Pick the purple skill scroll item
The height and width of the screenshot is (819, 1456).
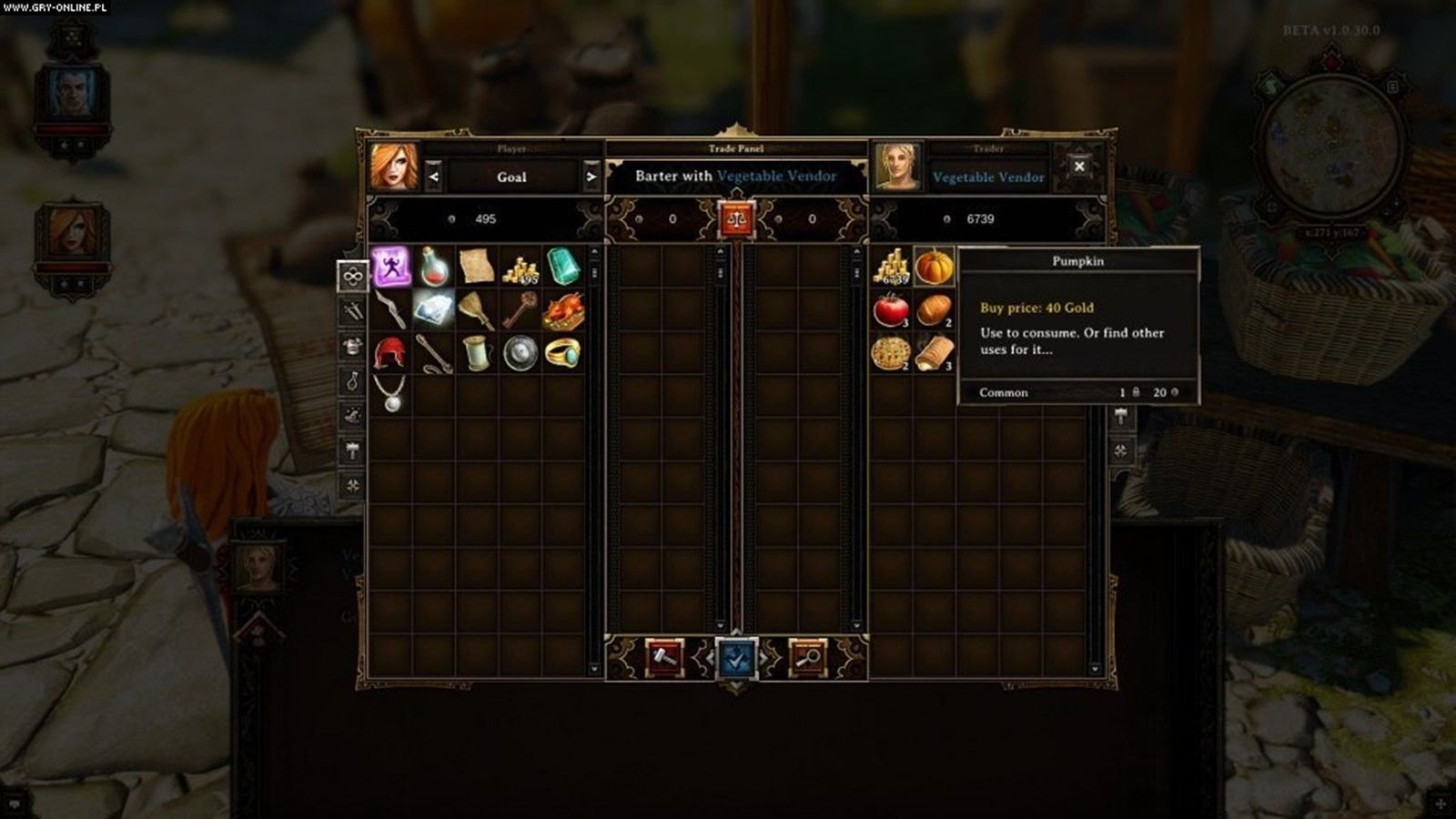pos(391,267)
